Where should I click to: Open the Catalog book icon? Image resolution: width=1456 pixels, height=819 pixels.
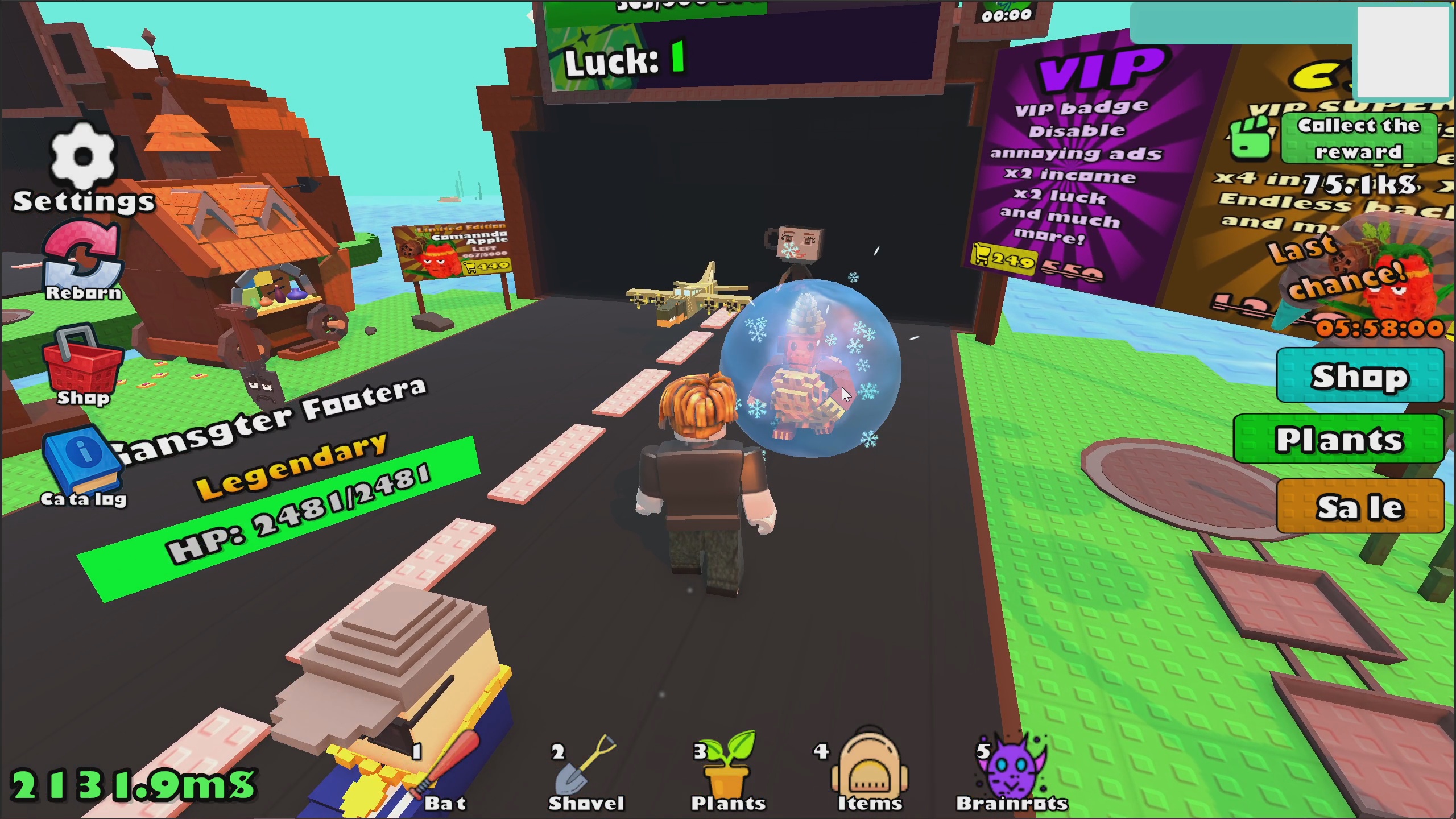tap(82, 458)
